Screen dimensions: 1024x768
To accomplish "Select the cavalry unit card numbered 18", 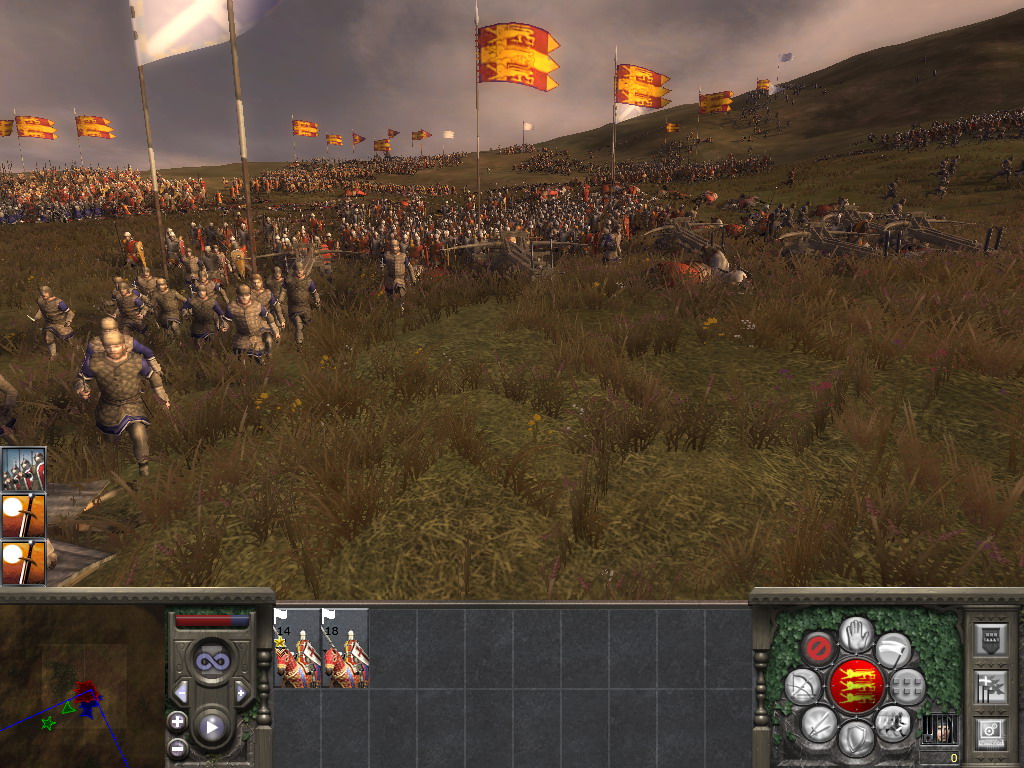I will point(345,648).
